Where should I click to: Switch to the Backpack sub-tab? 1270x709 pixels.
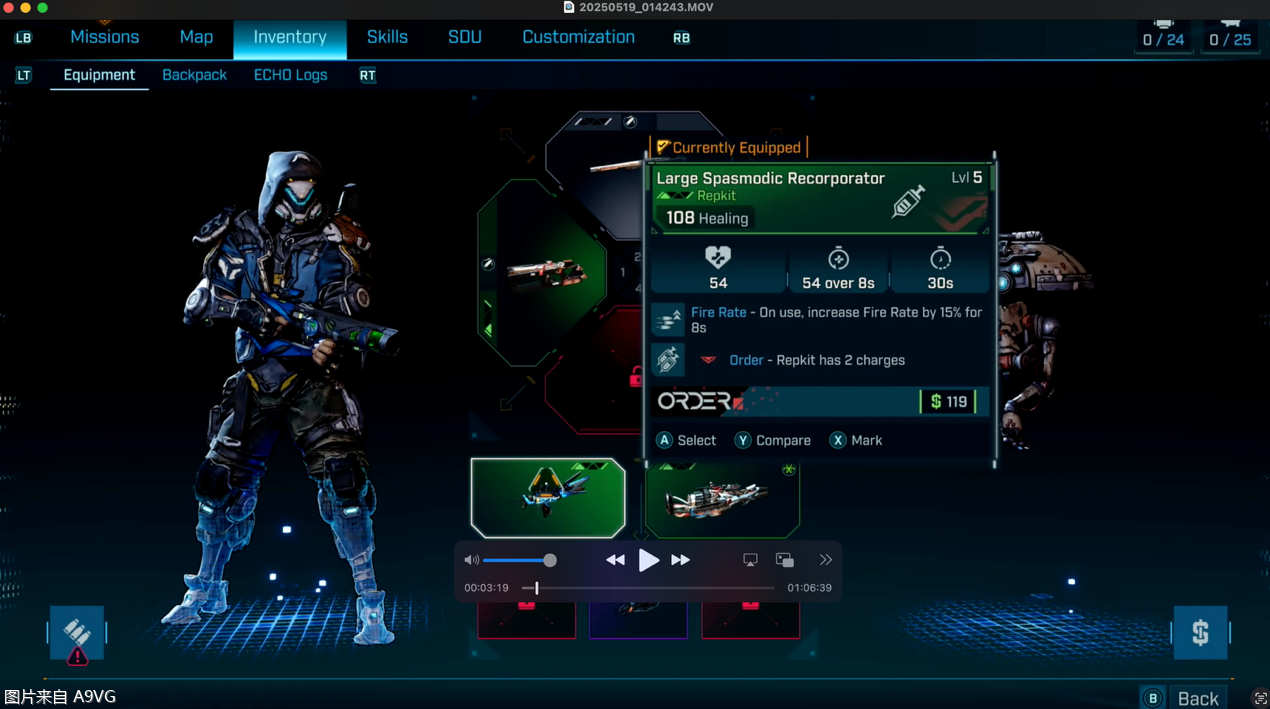[x=194, y=75]
